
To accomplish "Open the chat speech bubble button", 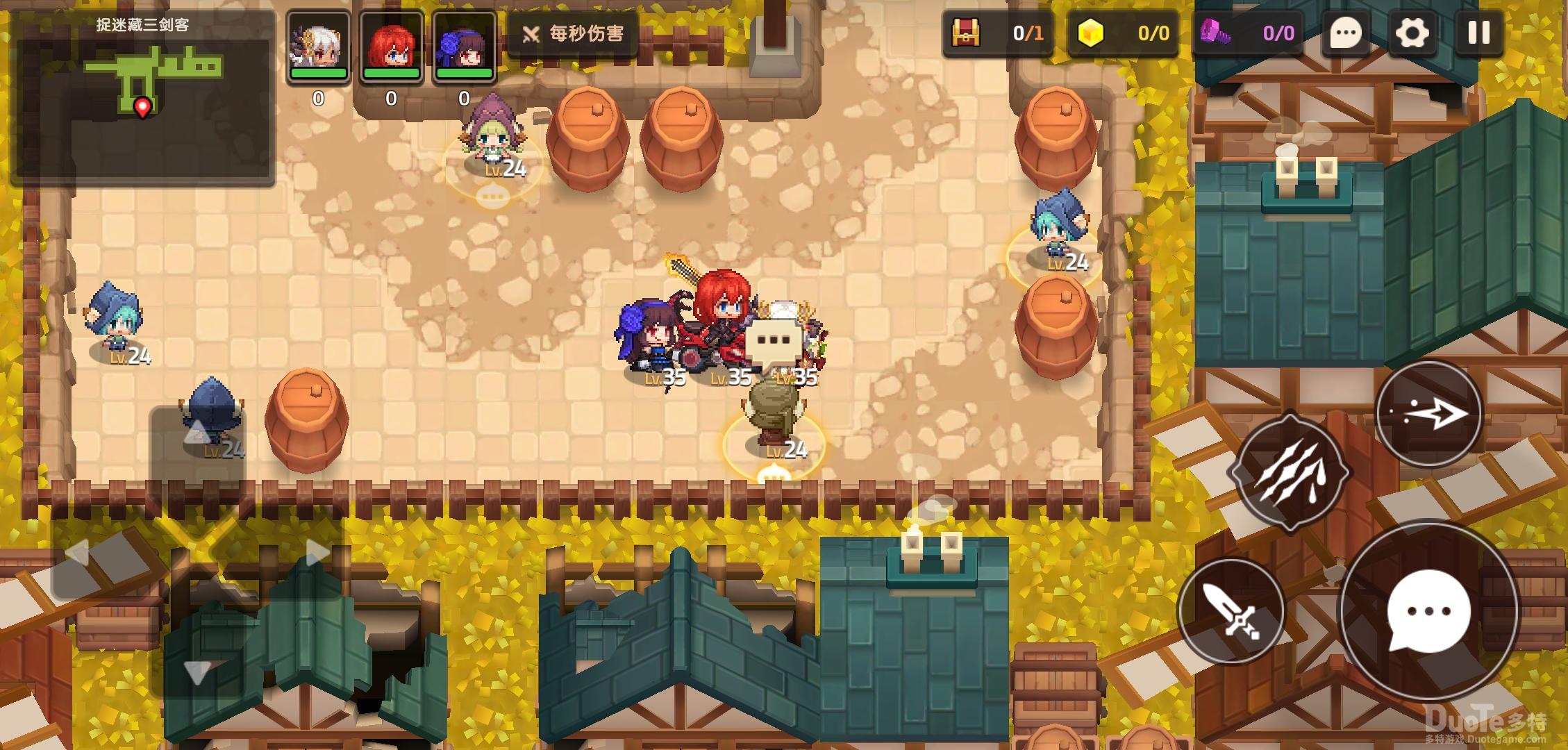I will 1346,33.
